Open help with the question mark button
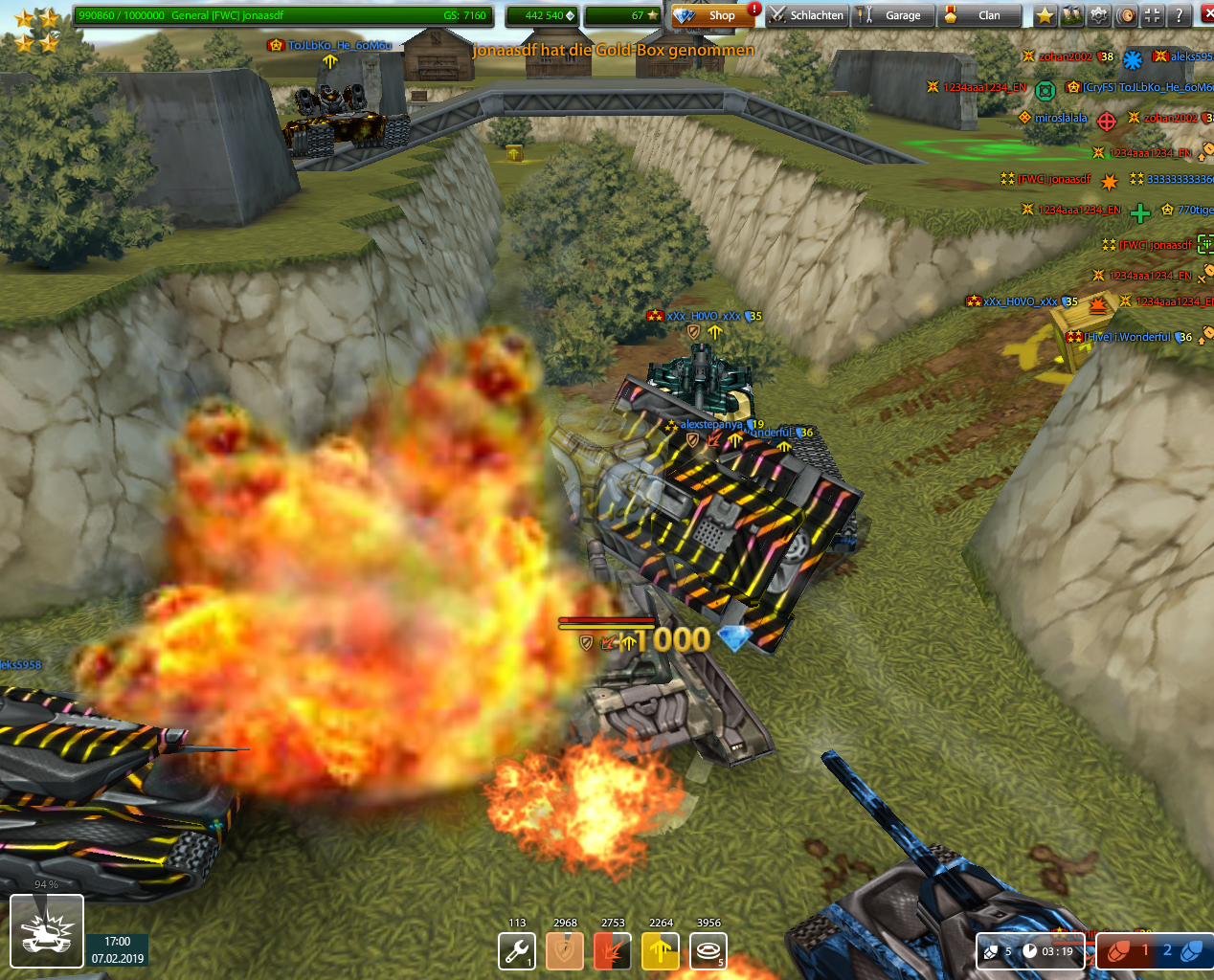The width and height of the screenshot is (1214, 980). click(x=1180, y=15)
